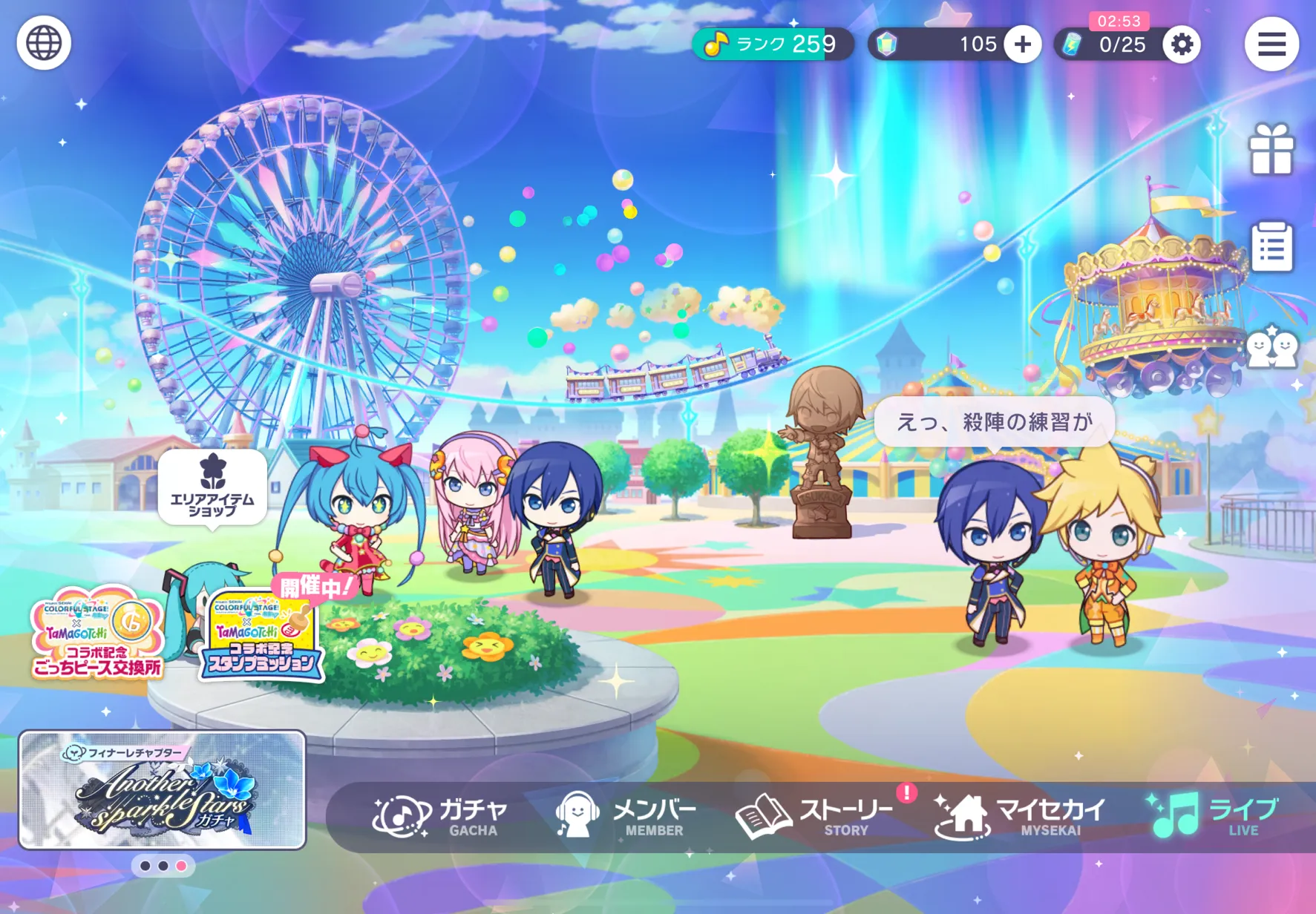Start the Live menu
This screenshot has height=914, width=1316.
point(1212,816)
